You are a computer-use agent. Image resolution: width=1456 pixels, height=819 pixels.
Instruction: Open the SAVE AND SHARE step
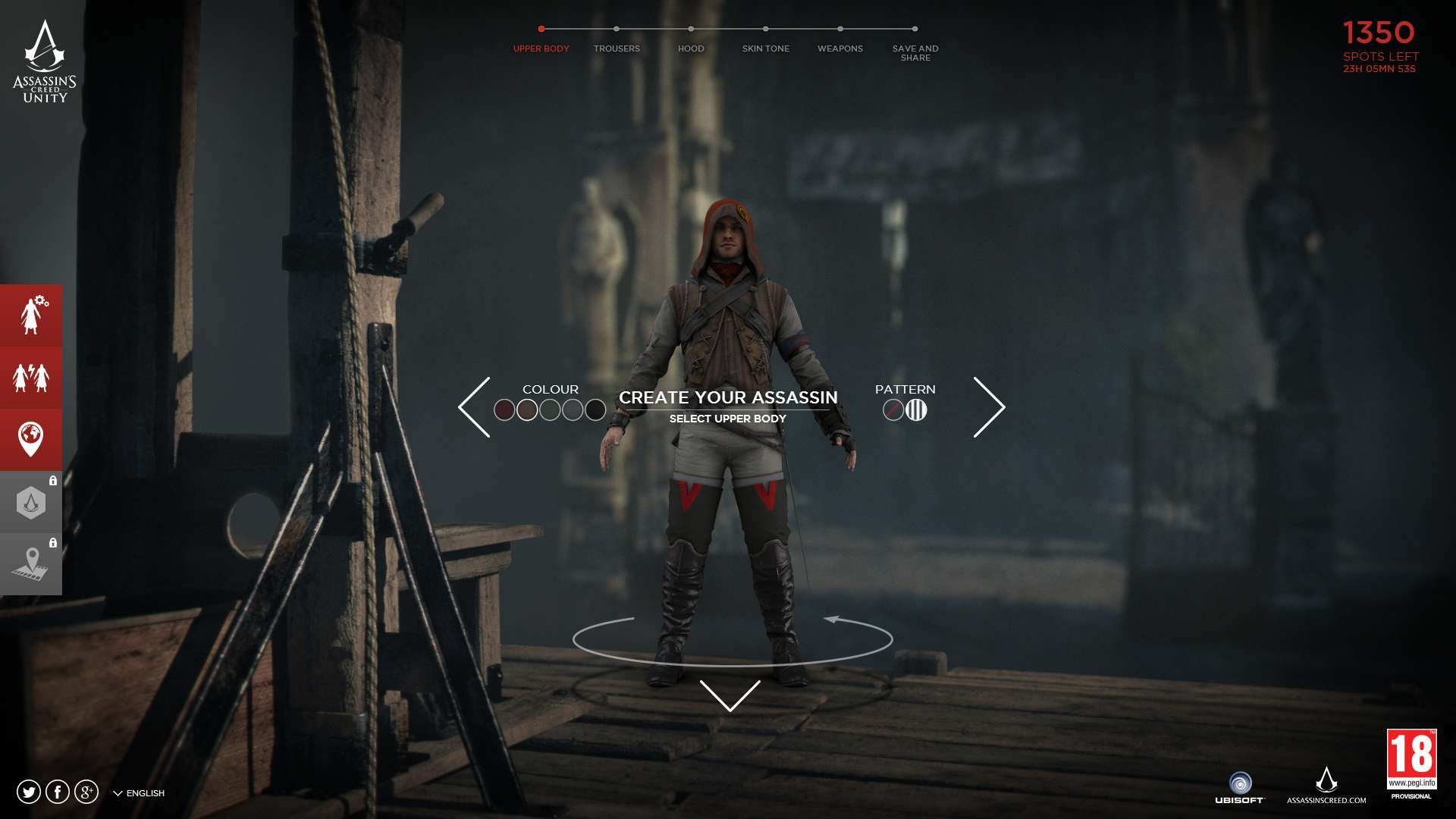tap(916, 52)
